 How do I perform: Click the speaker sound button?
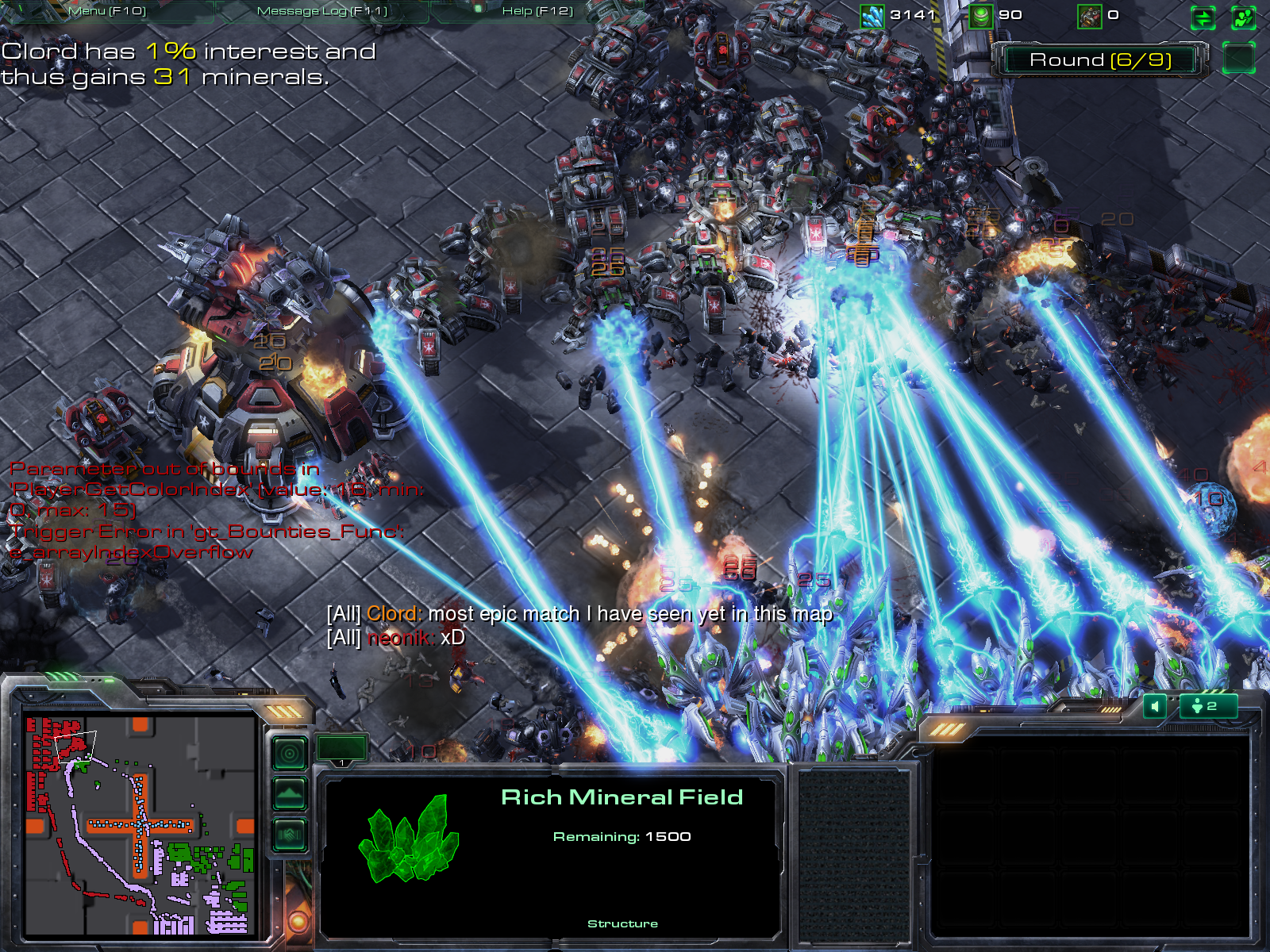[1155, 706]
